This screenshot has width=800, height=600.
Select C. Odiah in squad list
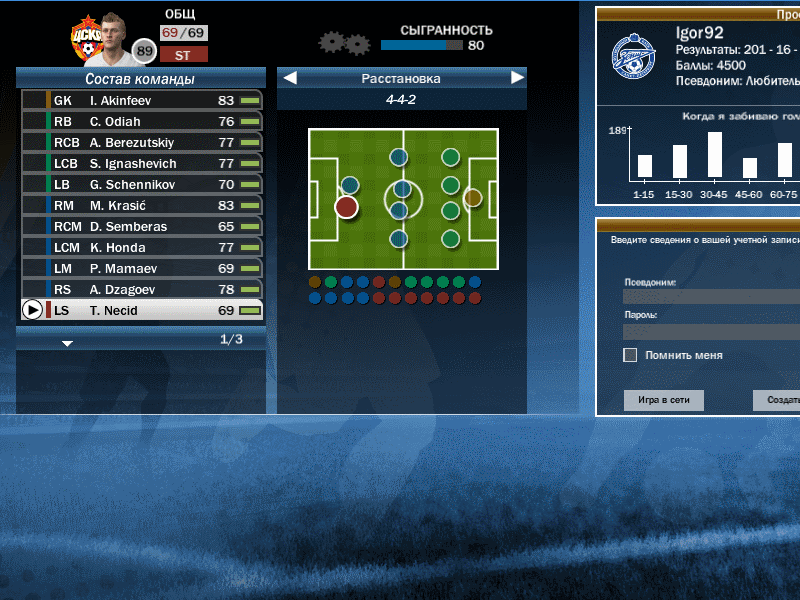(142, 122)
